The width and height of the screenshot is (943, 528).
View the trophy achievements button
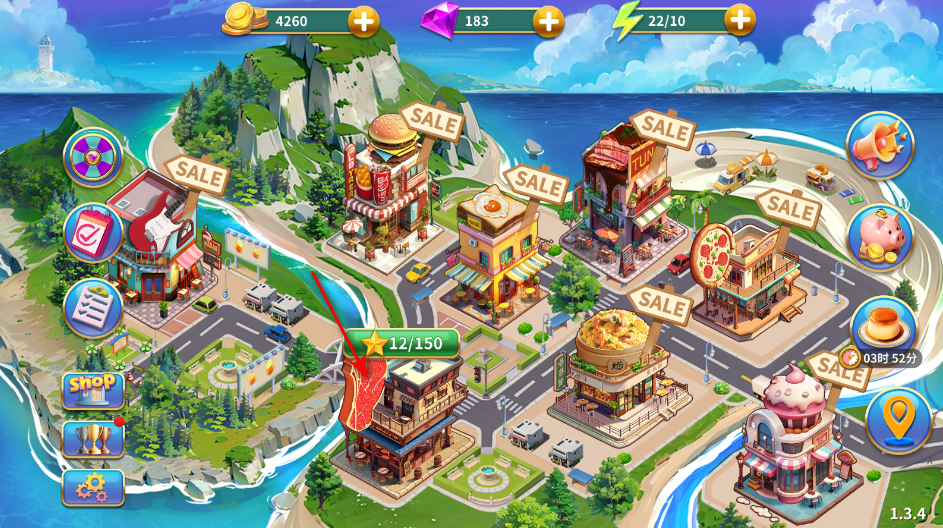[93, 438]
